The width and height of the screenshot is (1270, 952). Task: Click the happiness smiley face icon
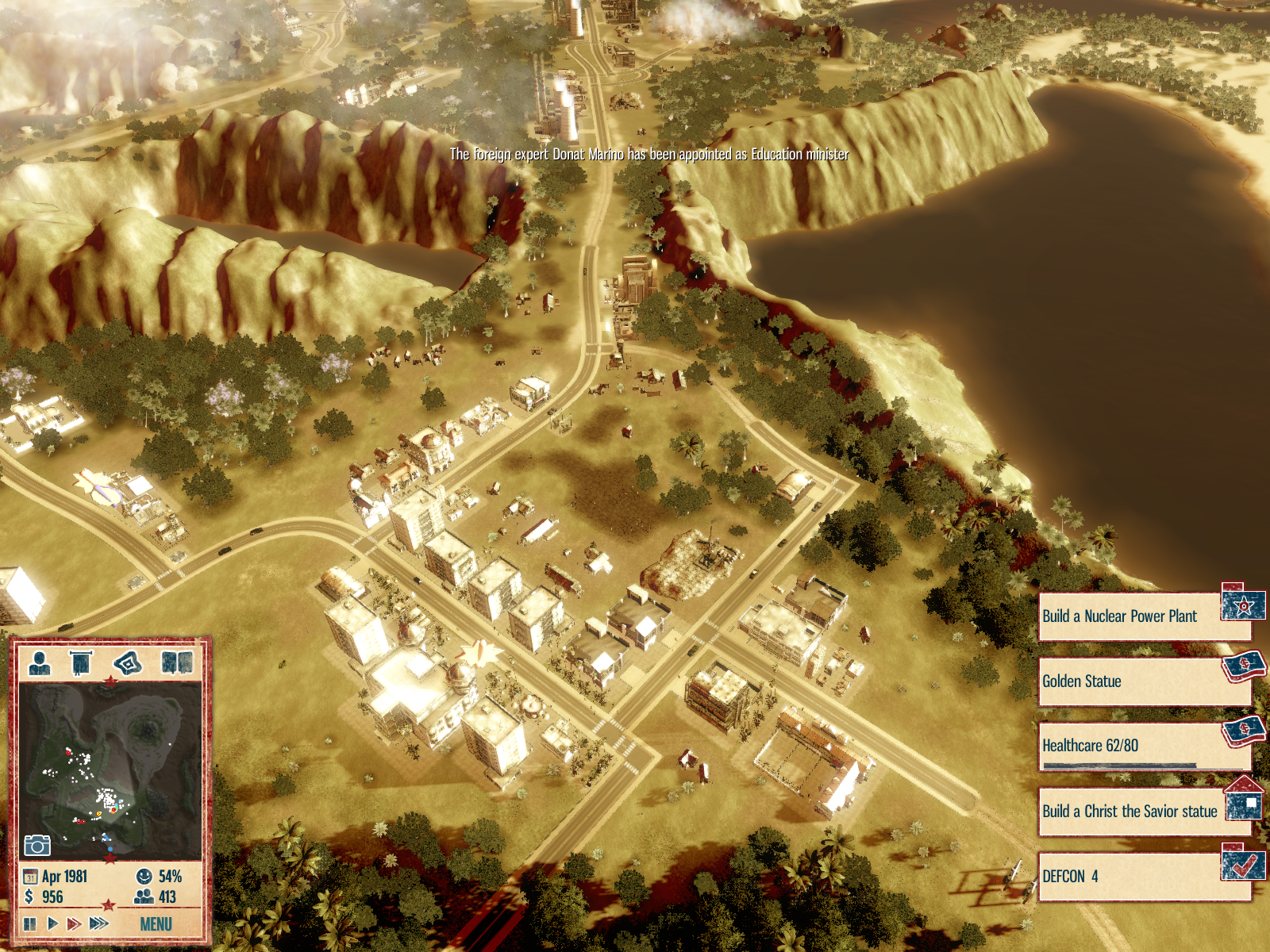tap(144, 877)
